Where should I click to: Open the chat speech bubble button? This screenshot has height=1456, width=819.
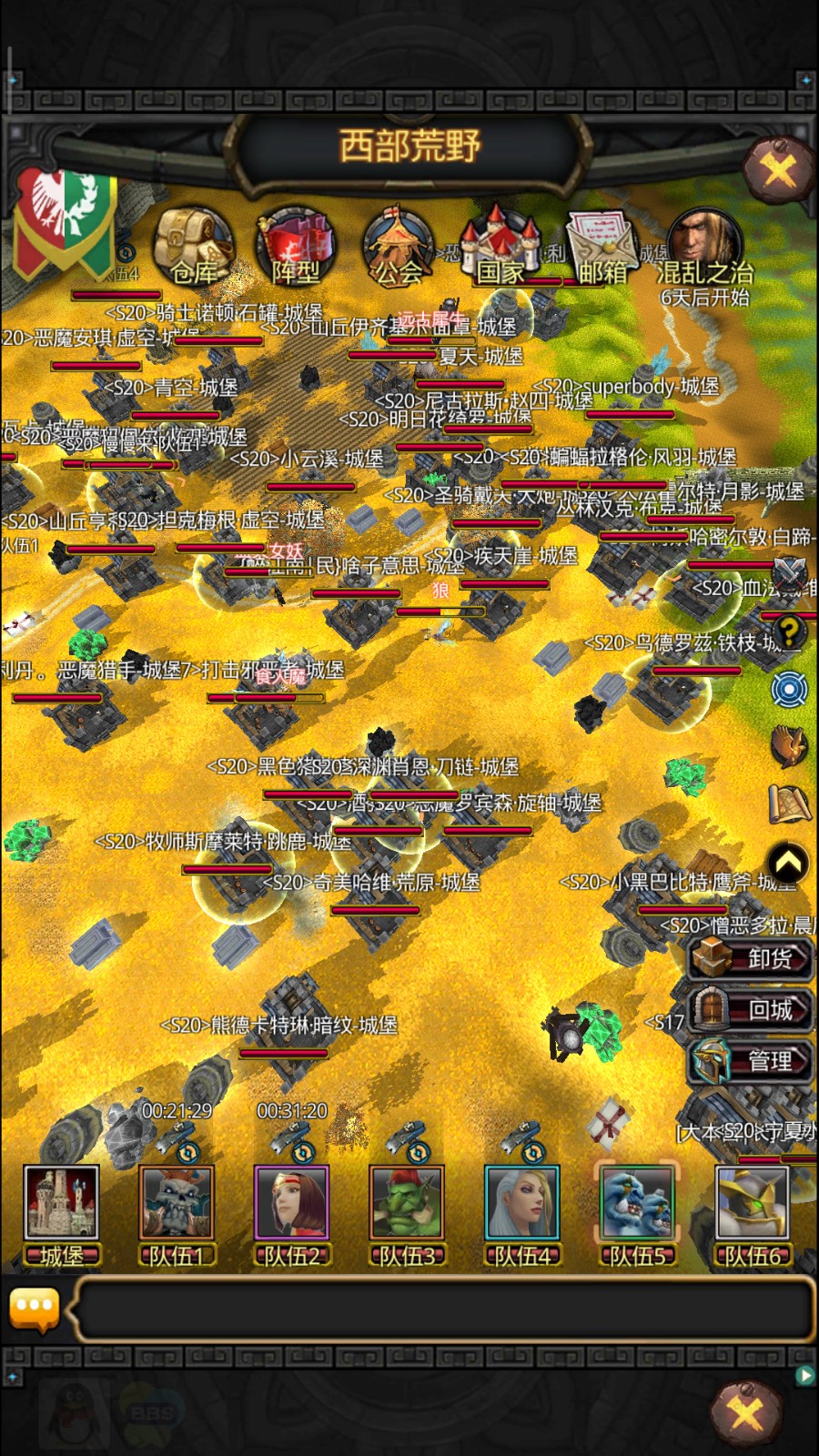(35, 1309)
